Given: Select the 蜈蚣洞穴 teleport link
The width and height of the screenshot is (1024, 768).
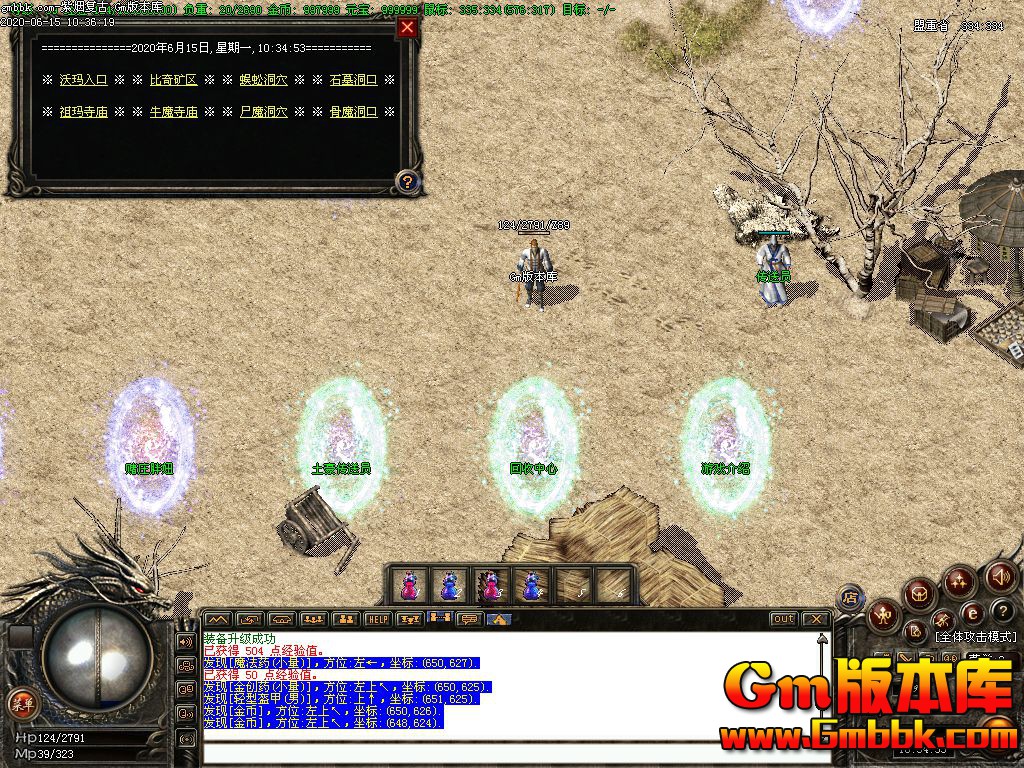Looking at the screenshot, I should pyautogui.click(x=263, y=80).
